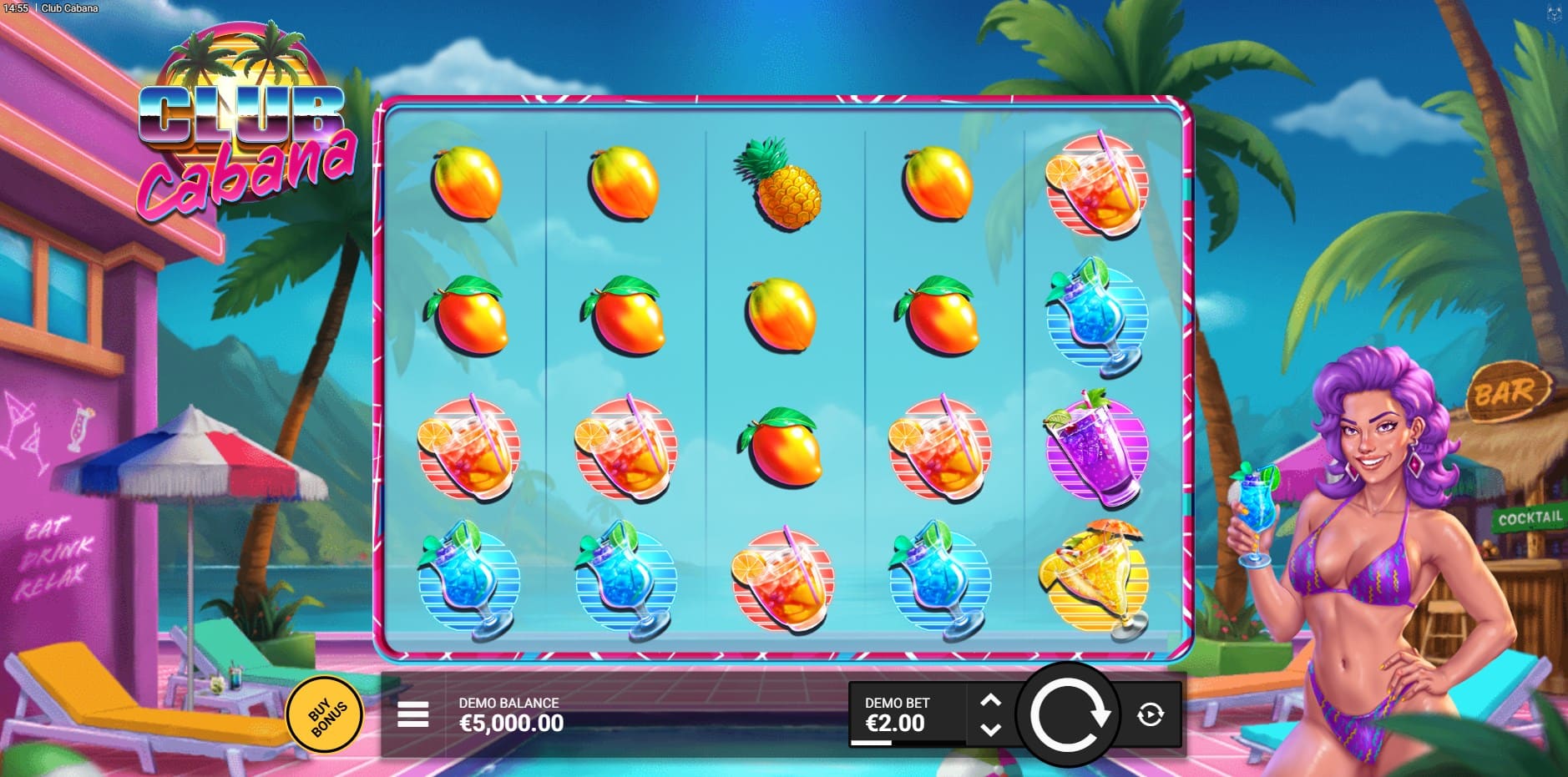Increase the demo bet with the up arrow
The height and width of the screenshot is (777, 1568).
990,700
